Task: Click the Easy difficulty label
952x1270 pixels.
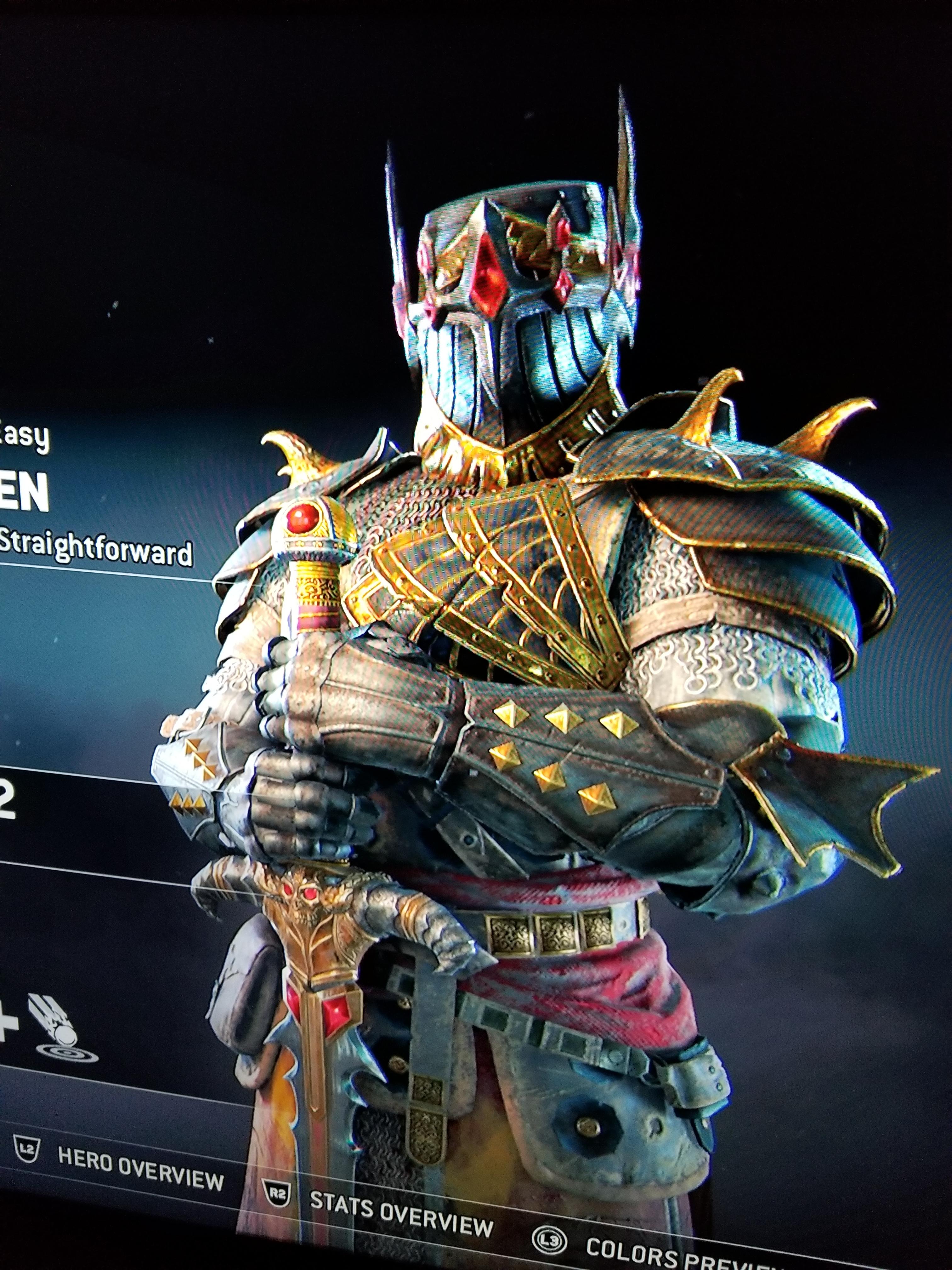Action: [x=22, y=436]
